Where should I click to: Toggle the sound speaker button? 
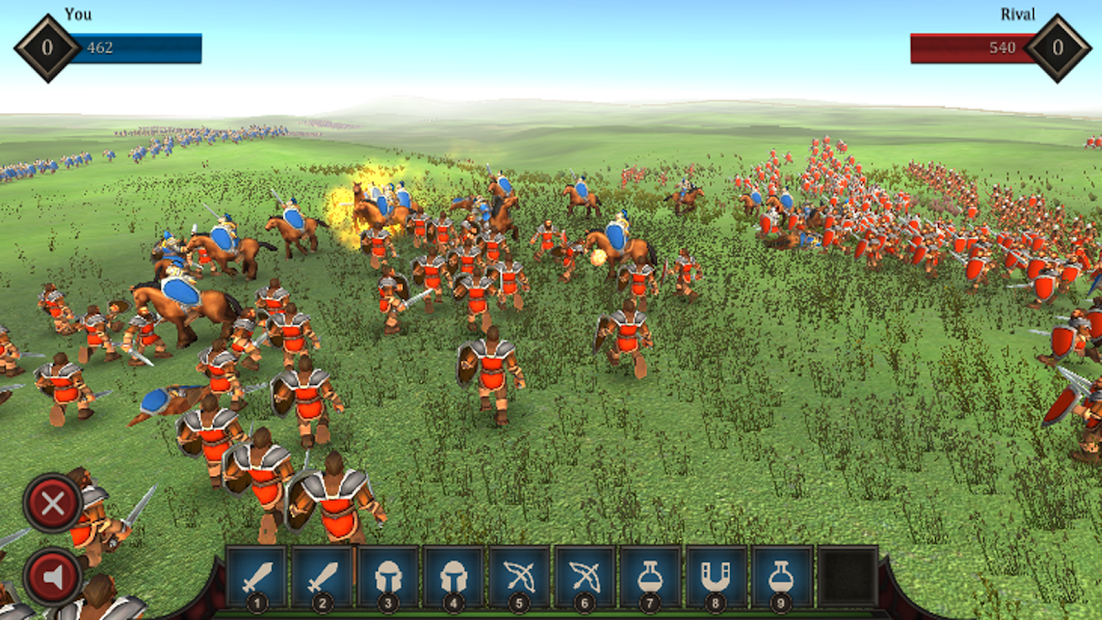tap(52, 577)
